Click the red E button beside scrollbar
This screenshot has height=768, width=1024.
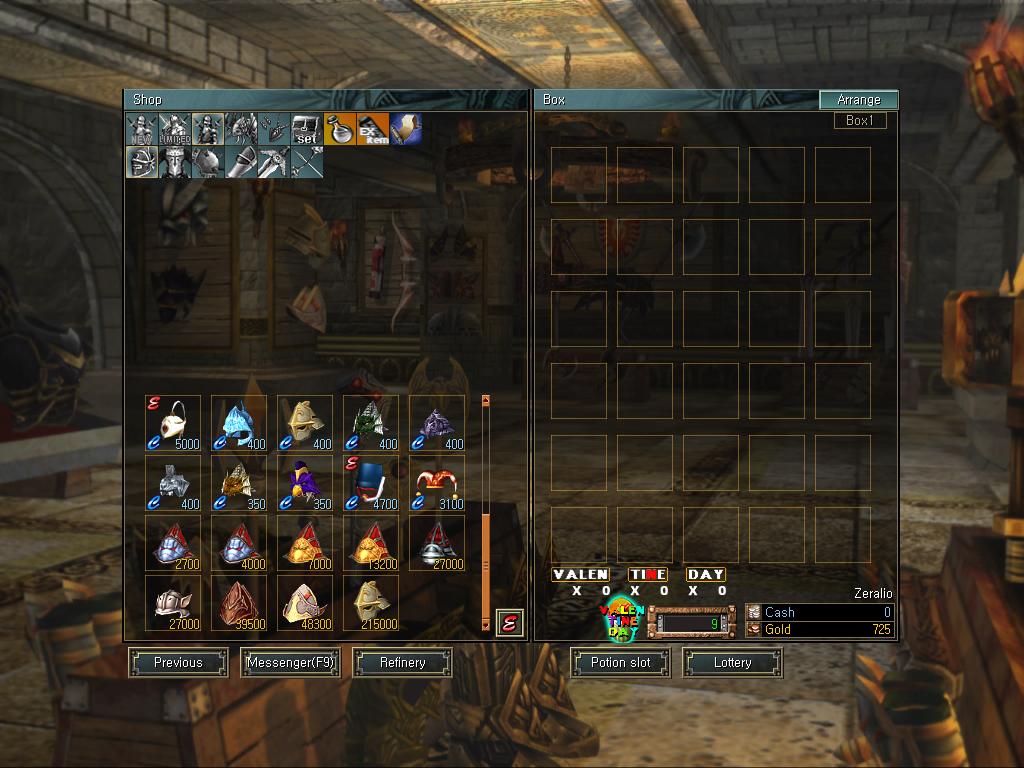click(510, 622)
